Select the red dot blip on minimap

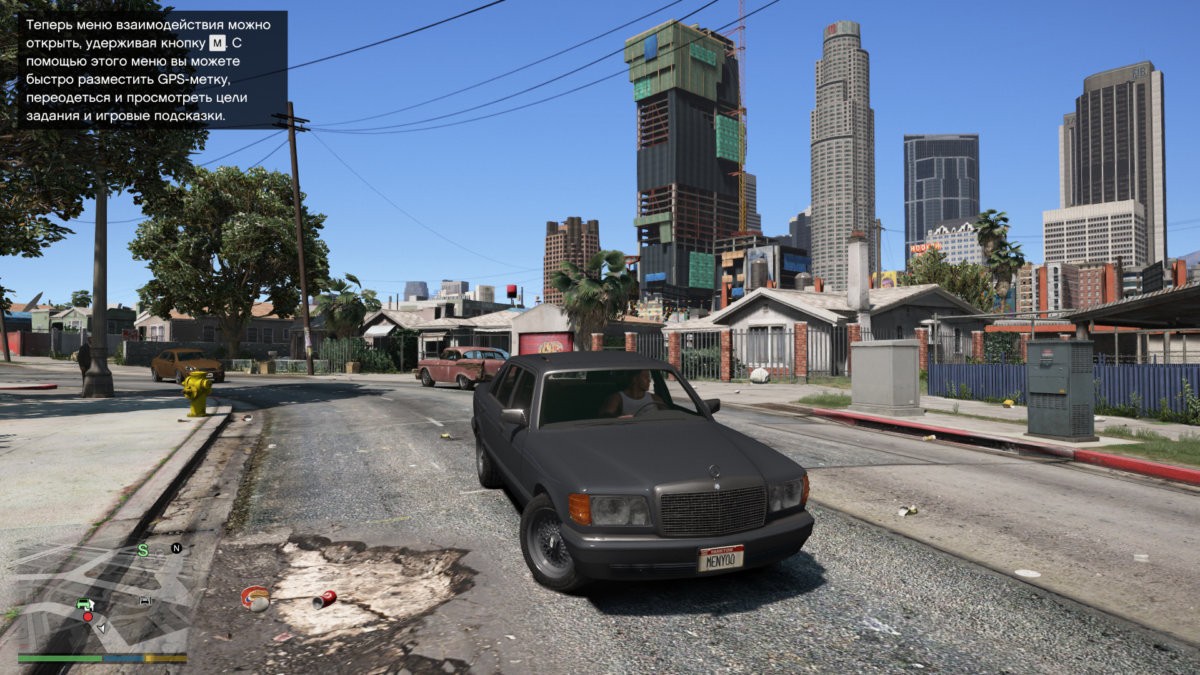pyautogui.click(x=88, y=617)
